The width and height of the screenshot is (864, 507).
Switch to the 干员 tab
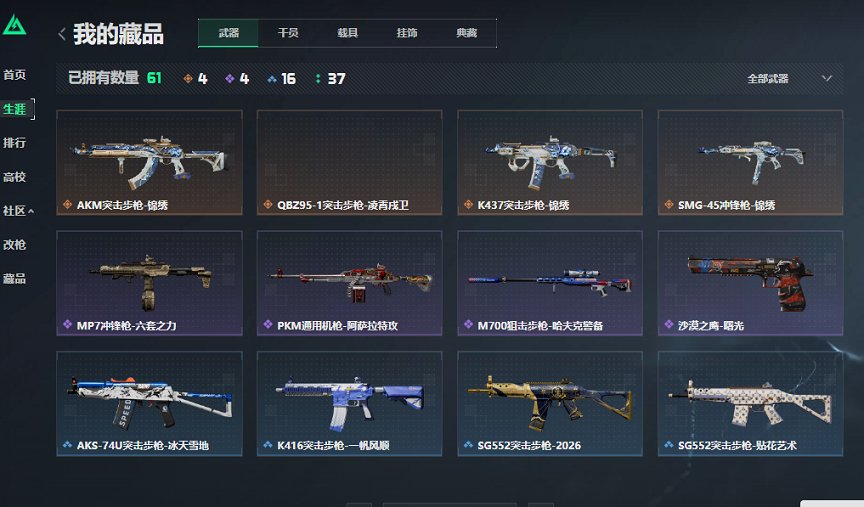tap(288, 33)
